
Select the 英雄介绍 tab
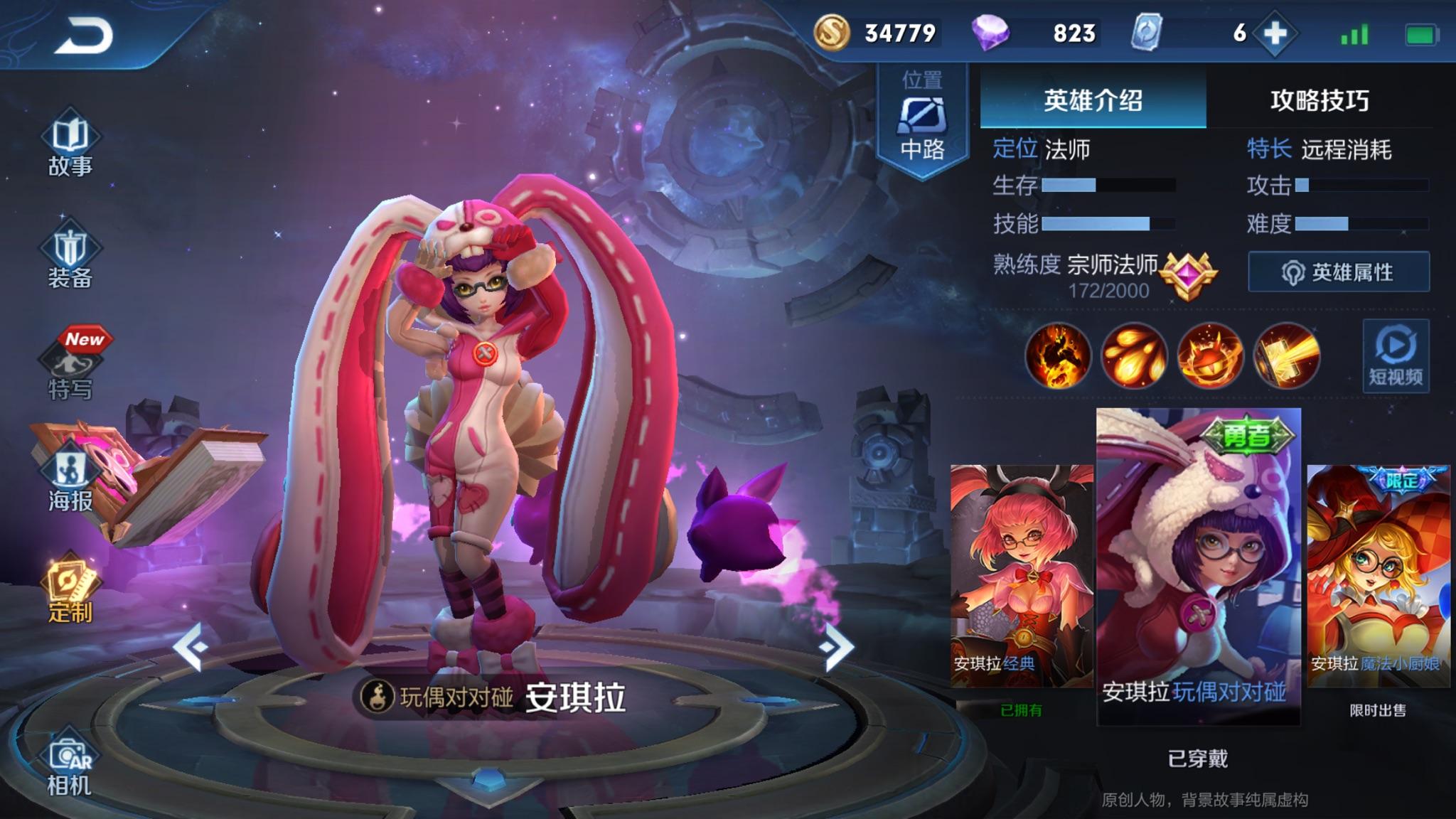1093,100
